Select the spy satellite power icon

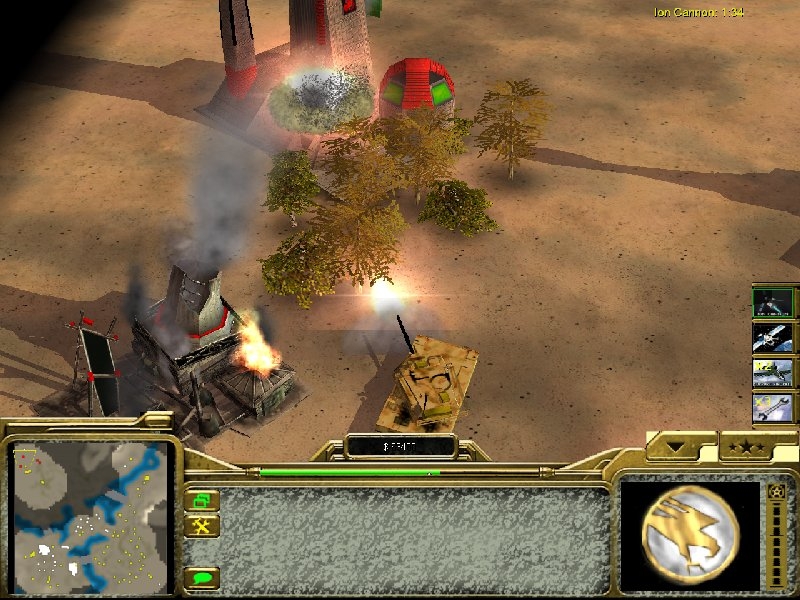[773, 337]
